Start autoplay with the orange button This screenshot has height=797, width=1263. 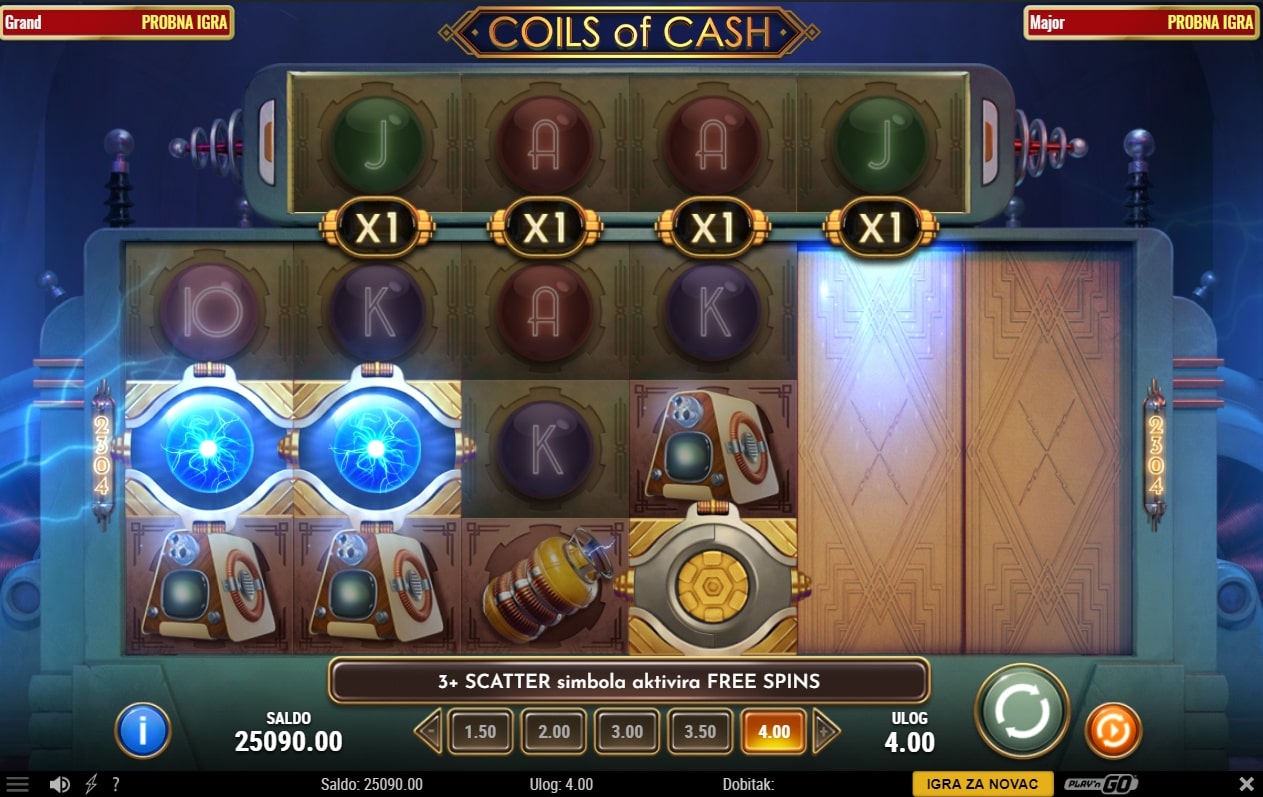click(x=1113, y=730)
